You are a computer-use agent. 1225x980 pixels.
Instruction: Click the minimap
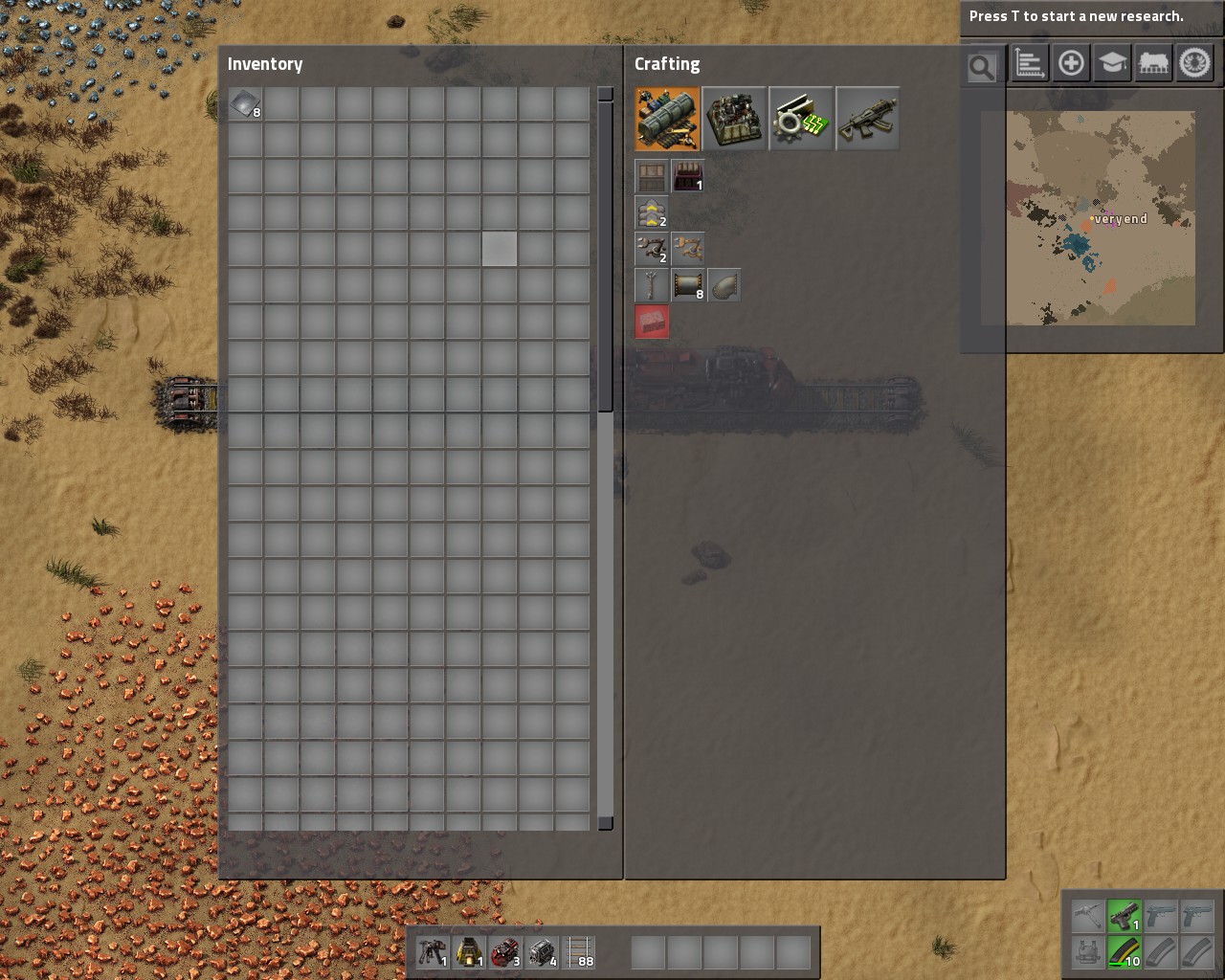coord(1101,218)
